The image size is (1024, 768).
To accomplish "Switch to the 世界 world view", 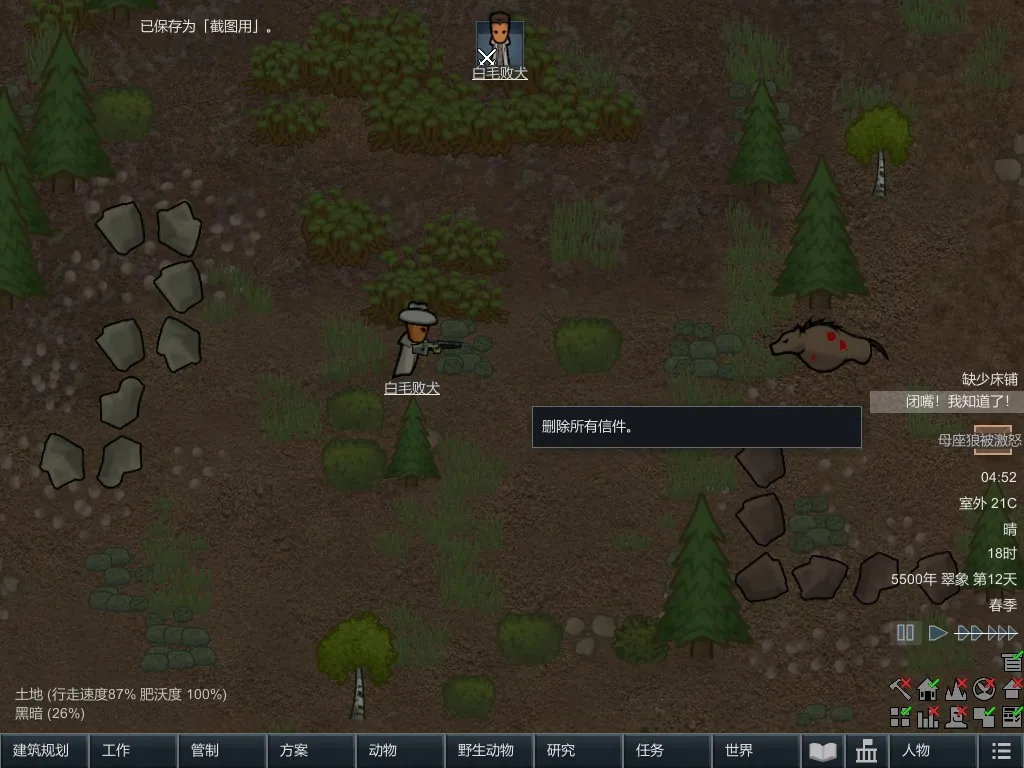I will point(755,751).
